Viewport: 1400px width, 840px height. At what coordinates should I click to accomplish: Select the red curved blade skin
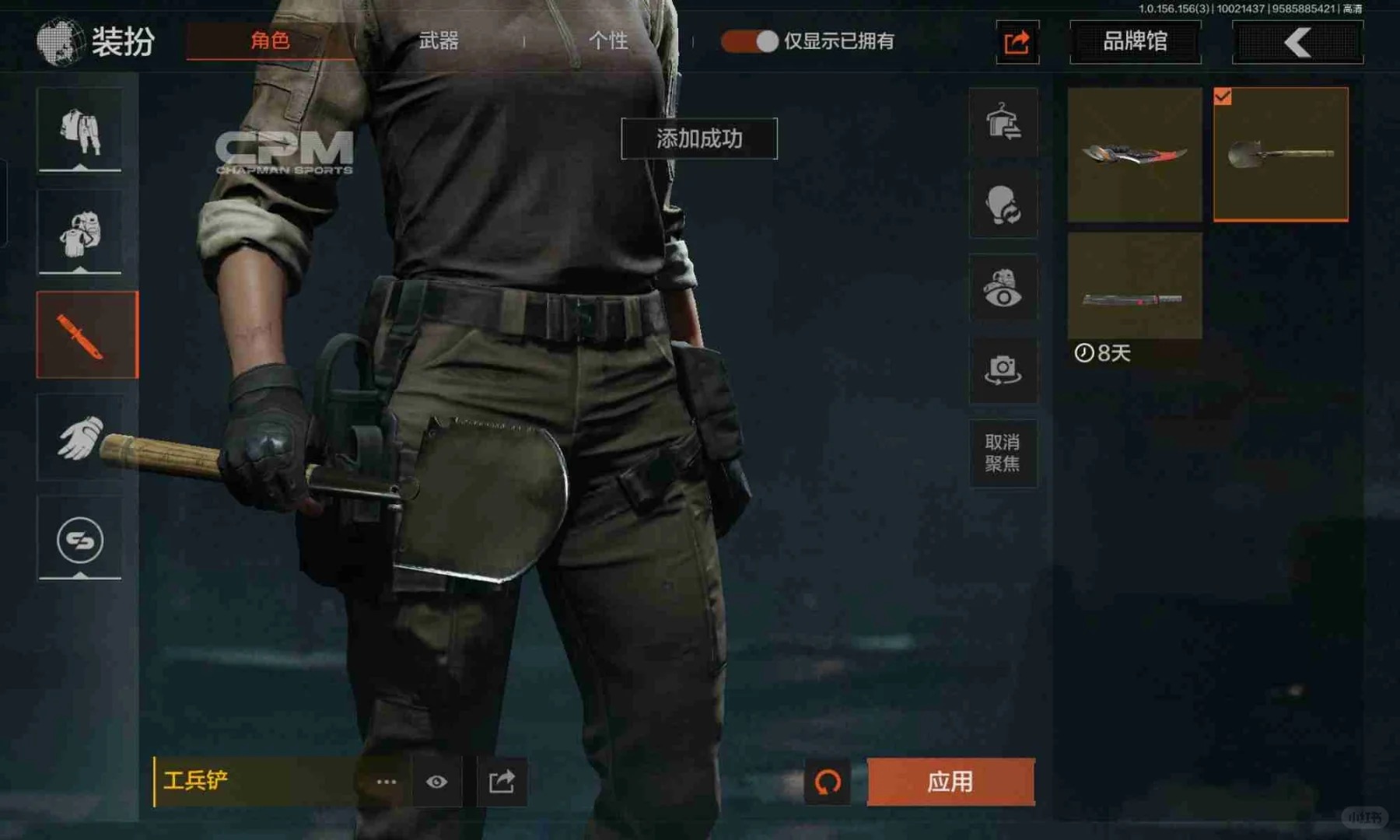point(1135,154)
